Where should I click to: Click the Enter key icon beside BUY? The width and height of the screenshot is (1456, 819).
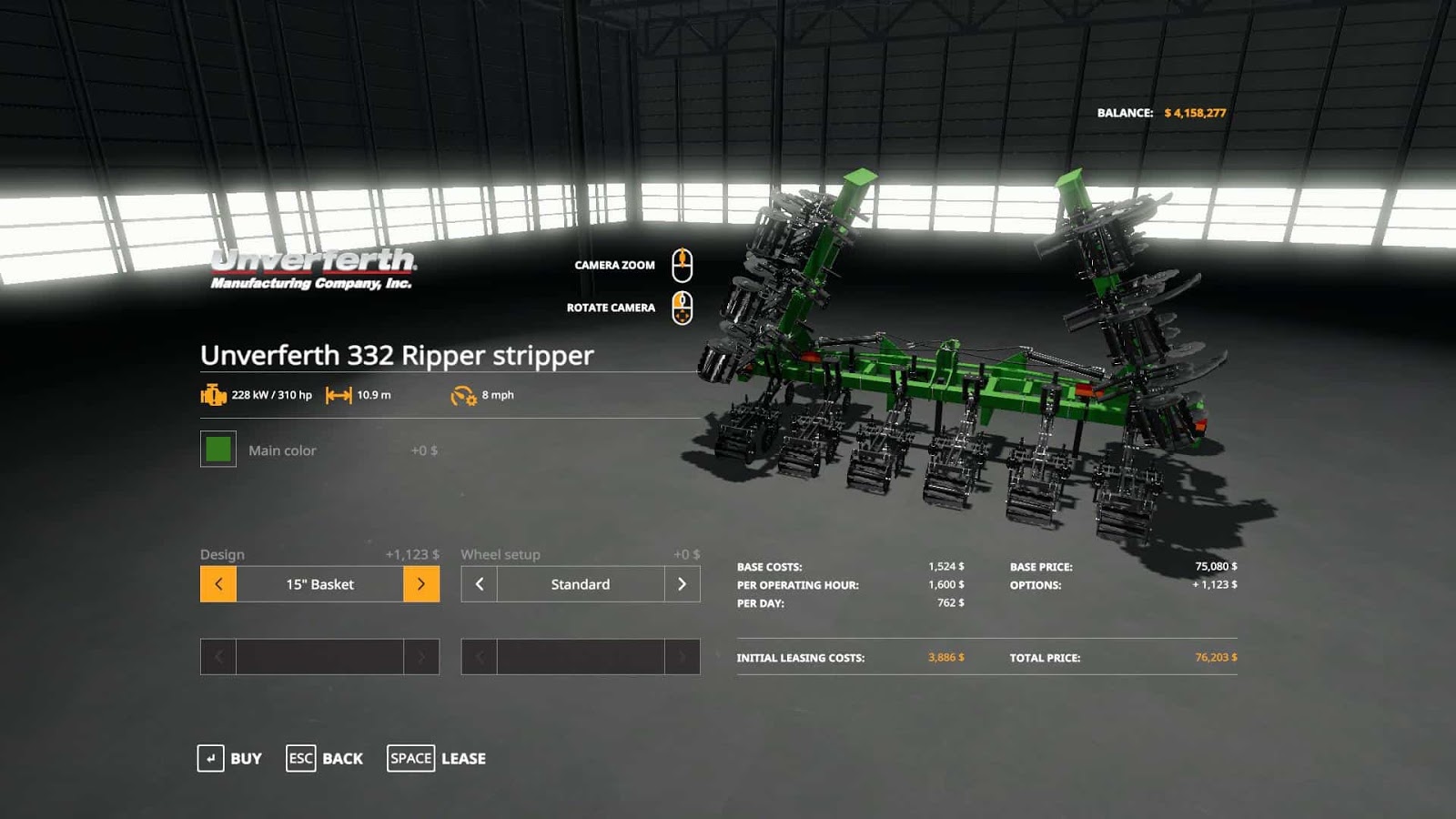coord(212,758)
